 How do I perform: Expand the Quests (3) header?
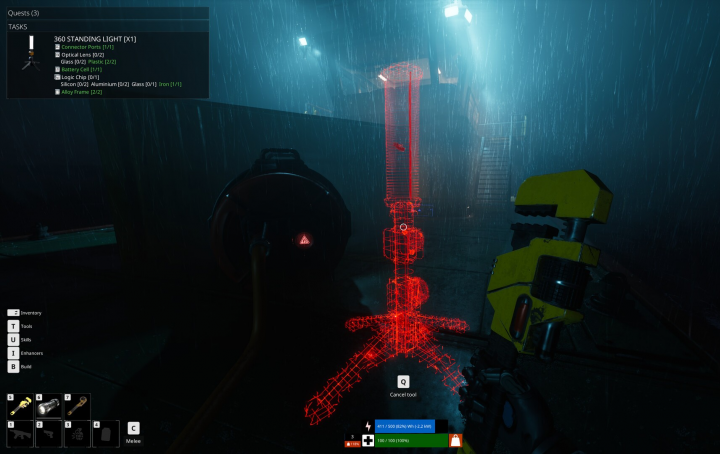(25, 13)
